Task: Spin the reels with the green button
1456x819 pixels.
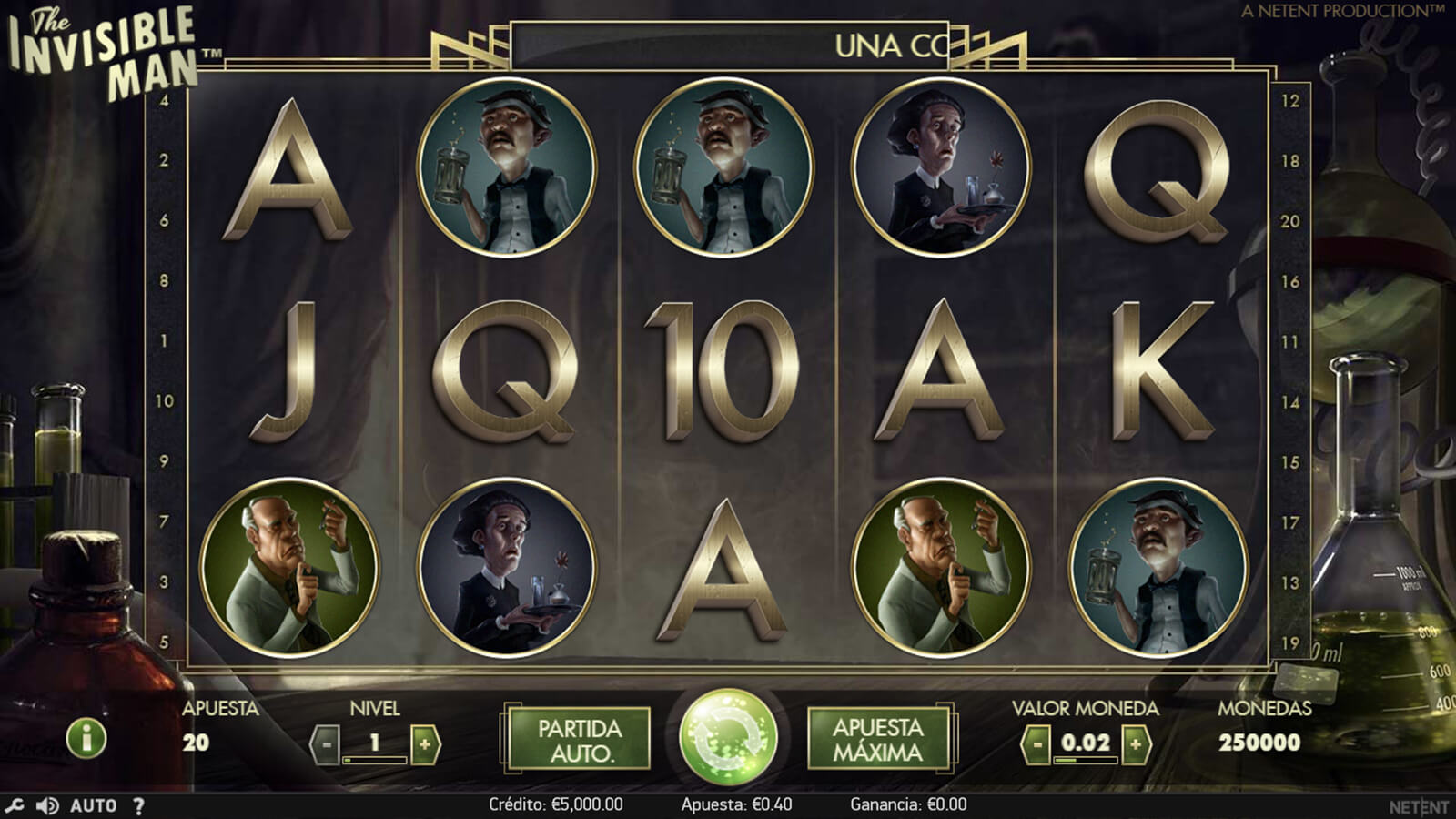Action: 728,737
